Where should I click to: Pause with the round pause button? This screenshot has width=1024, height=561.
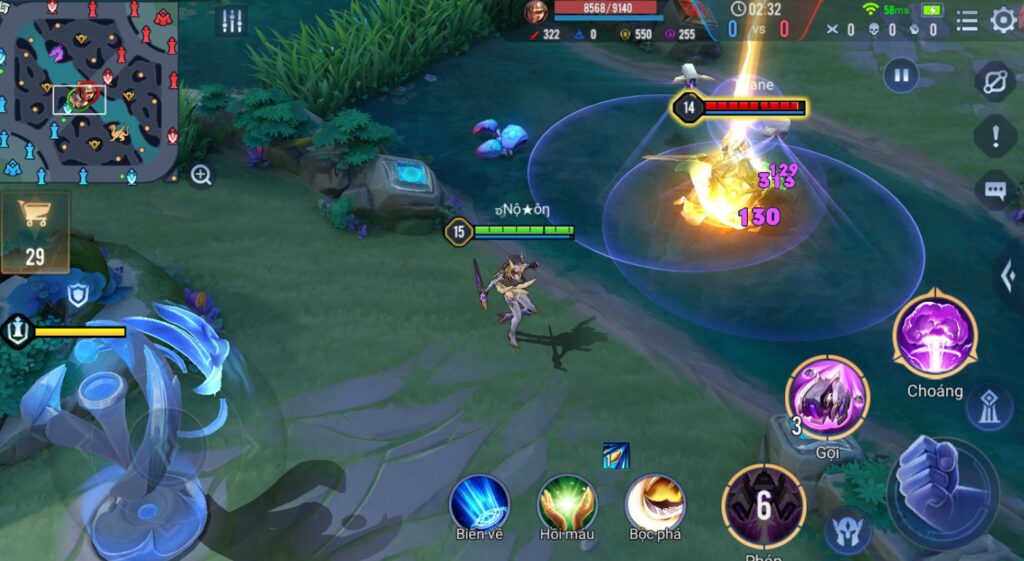[902, 75]
